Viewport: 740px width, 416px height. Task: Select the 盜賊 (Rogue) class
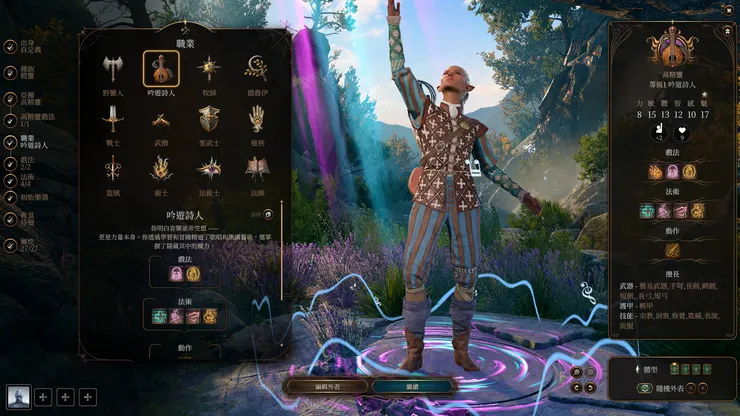[x=112, y=170]
